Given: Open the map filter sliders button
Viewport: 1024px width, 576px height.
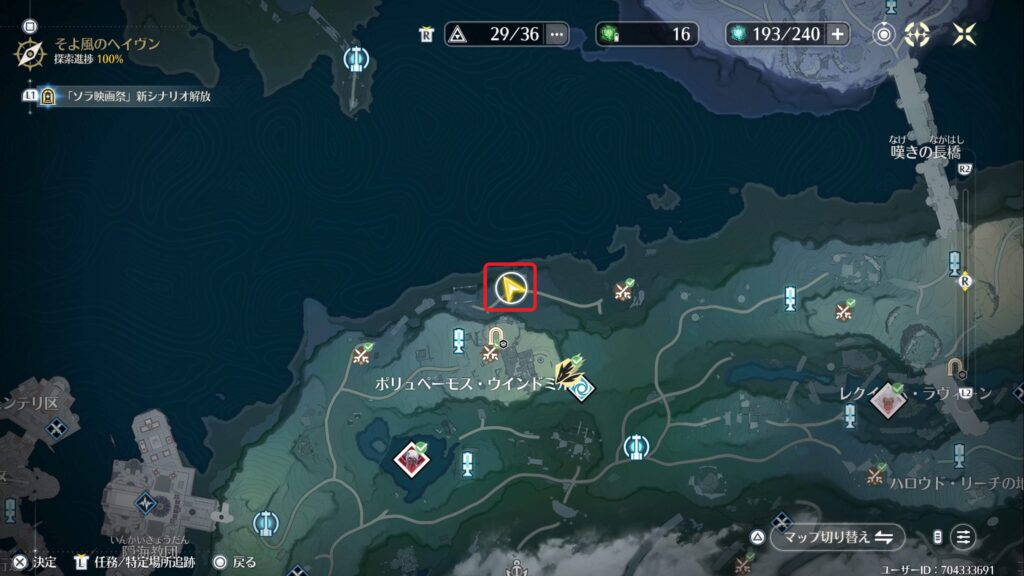Looking at the screenshot, I should coord(963,537).
